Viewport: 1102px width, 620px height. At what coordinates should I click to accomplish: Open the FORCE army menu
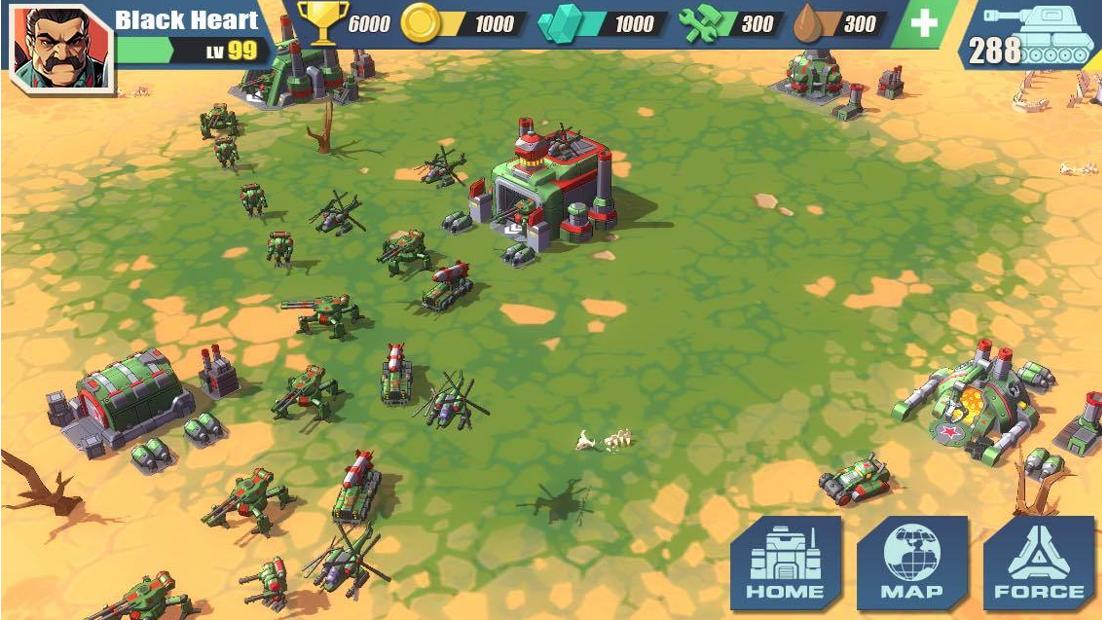(x=1038, y=563)
